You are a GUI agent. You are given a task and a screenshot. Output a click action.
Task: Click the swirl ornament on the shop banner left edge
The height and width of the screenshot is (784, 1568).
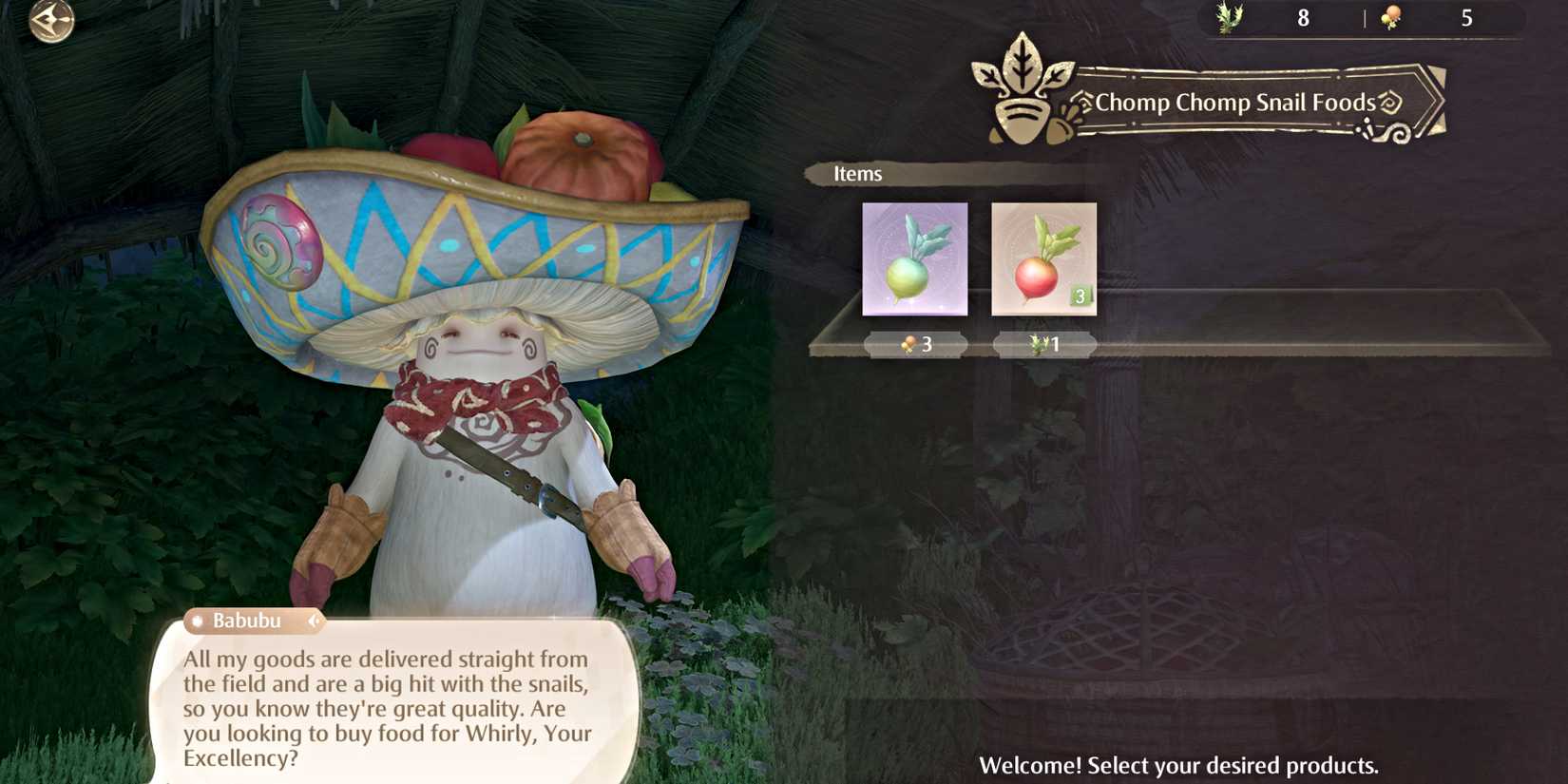(1083, 103)
